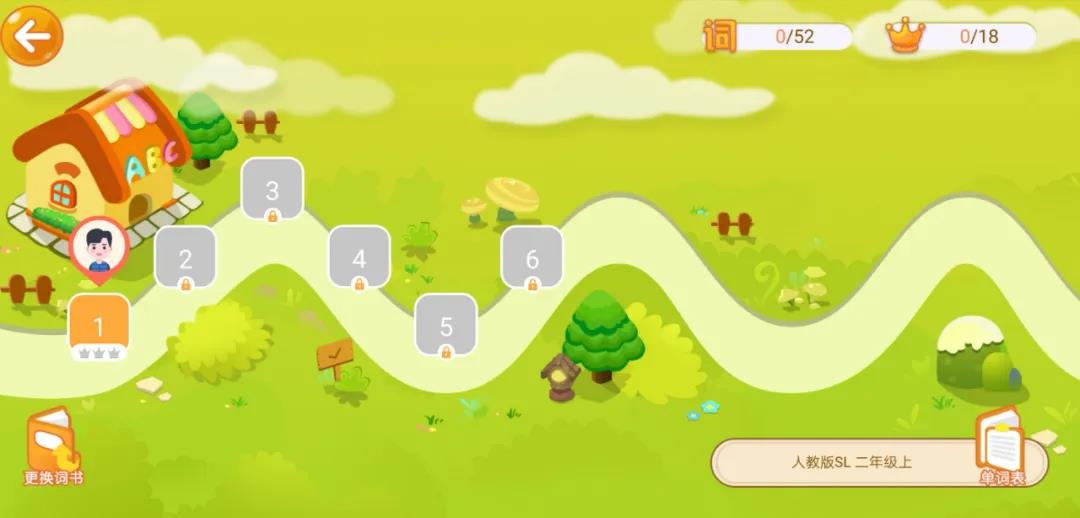1080x518 pixels.
Task: Choose locked level 3 tile
Action: click(x=272, y=189)
